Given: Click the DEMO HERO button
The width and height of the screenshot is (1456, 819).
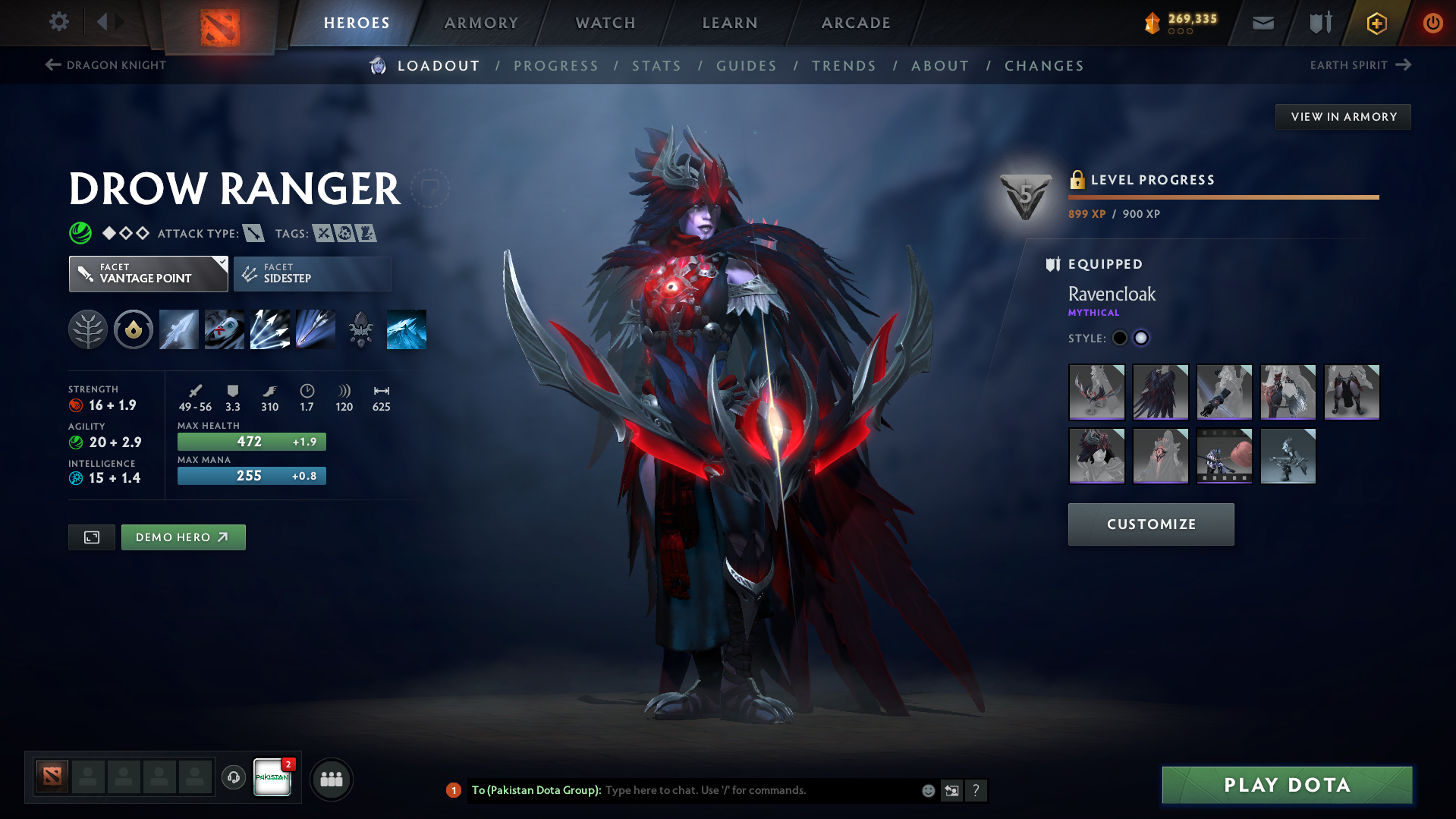Looking at the screenshot, I should [x=183, y=537].
